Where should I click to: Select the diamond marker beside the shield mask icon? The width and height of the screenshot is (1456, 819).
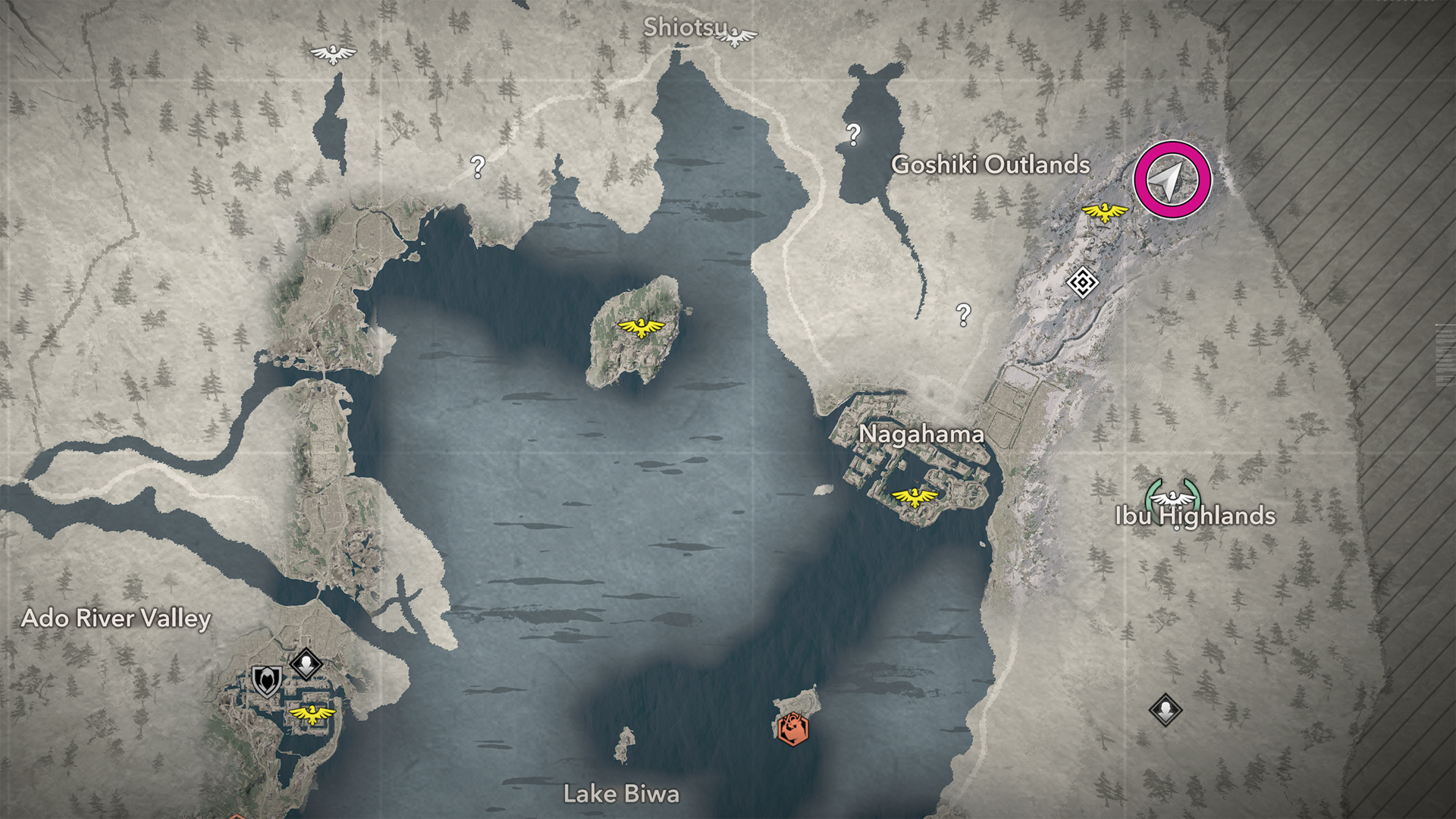click(x=306, y=664)
